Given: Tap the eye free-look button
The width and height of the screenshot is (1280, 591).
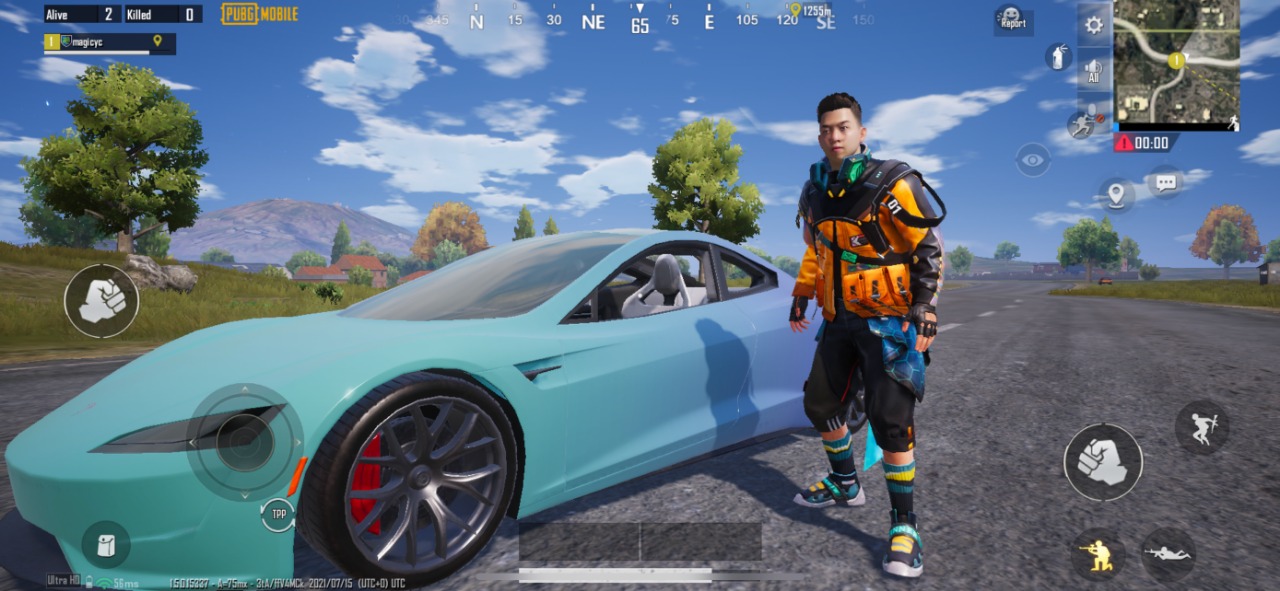Looking at the screenshot, I should (1033, 159).
